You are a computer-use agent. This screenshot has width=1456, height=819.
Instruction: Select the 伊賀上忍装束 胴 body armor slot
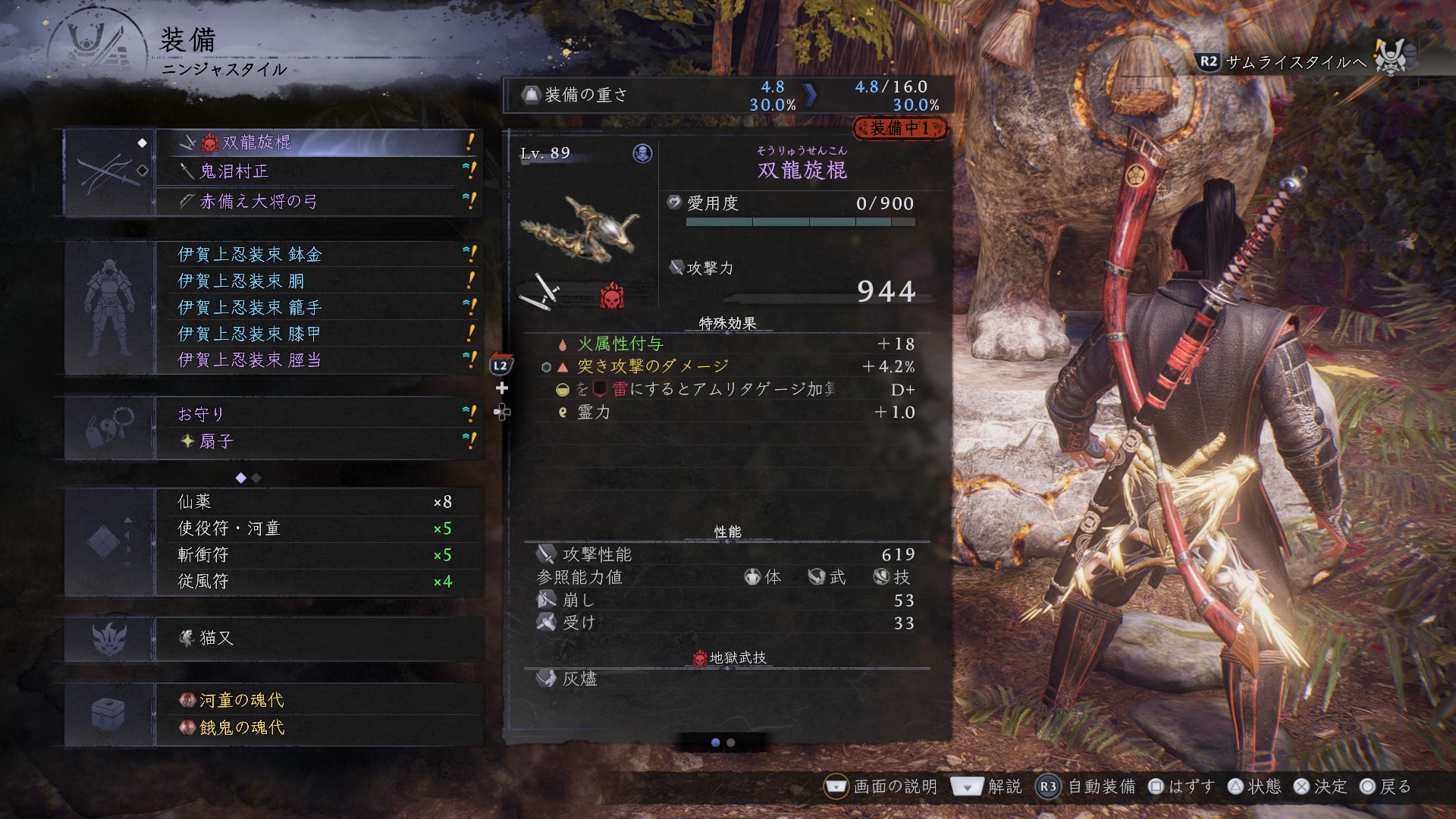(x=318, y=281)
